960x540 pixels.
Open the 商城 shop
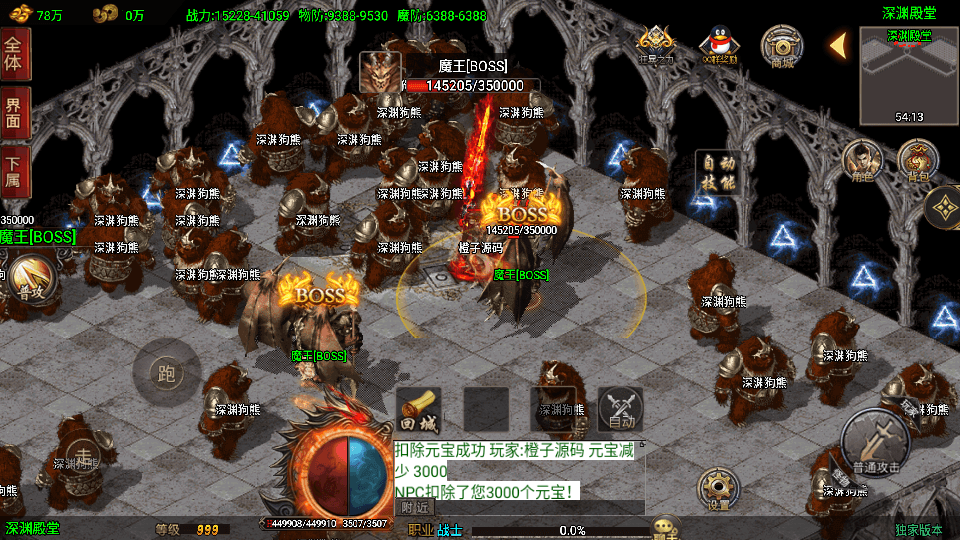point(782,46)
